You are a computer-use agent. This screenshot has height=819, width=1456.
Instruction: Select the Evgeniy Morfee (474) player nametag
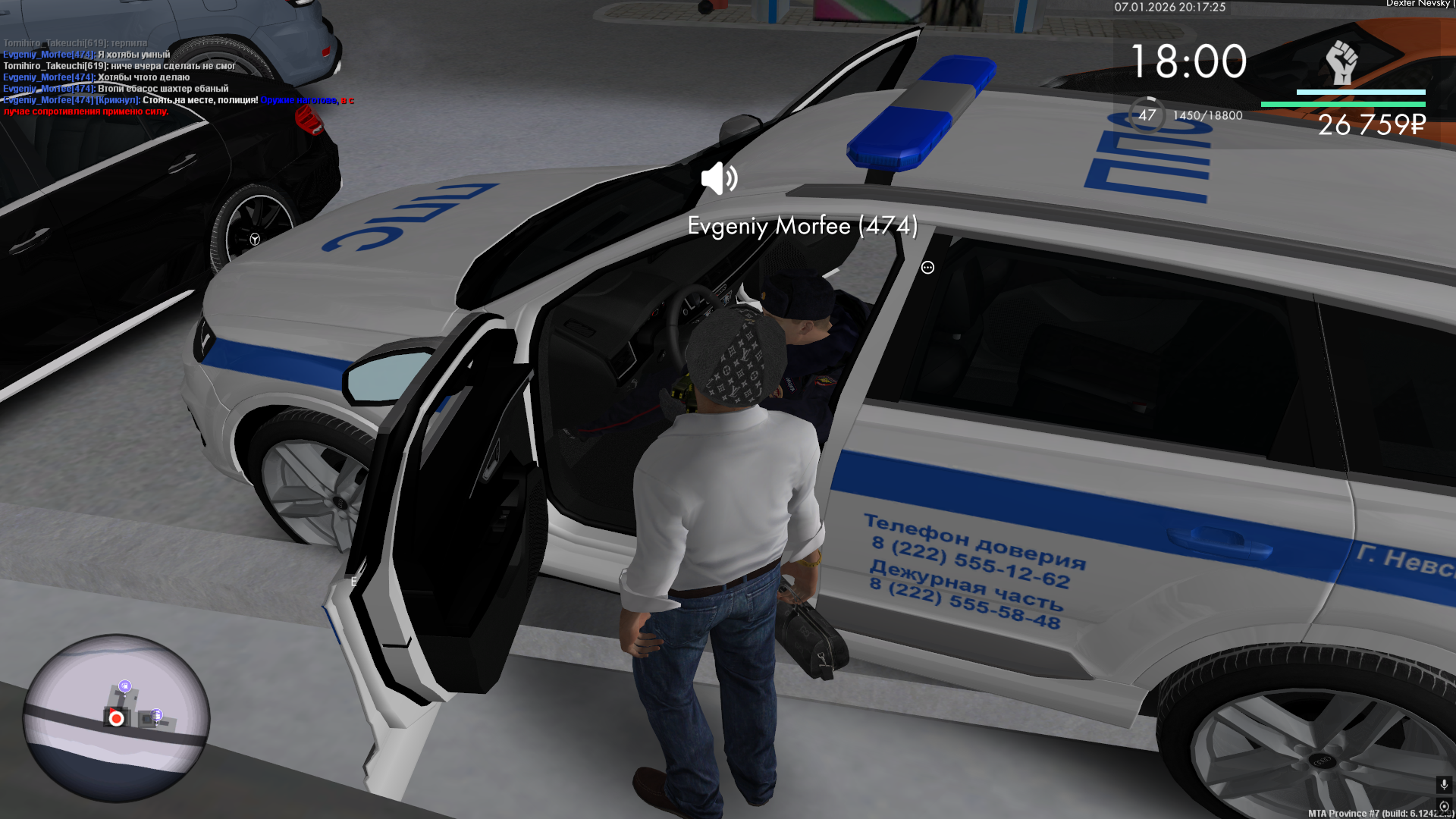802,226
